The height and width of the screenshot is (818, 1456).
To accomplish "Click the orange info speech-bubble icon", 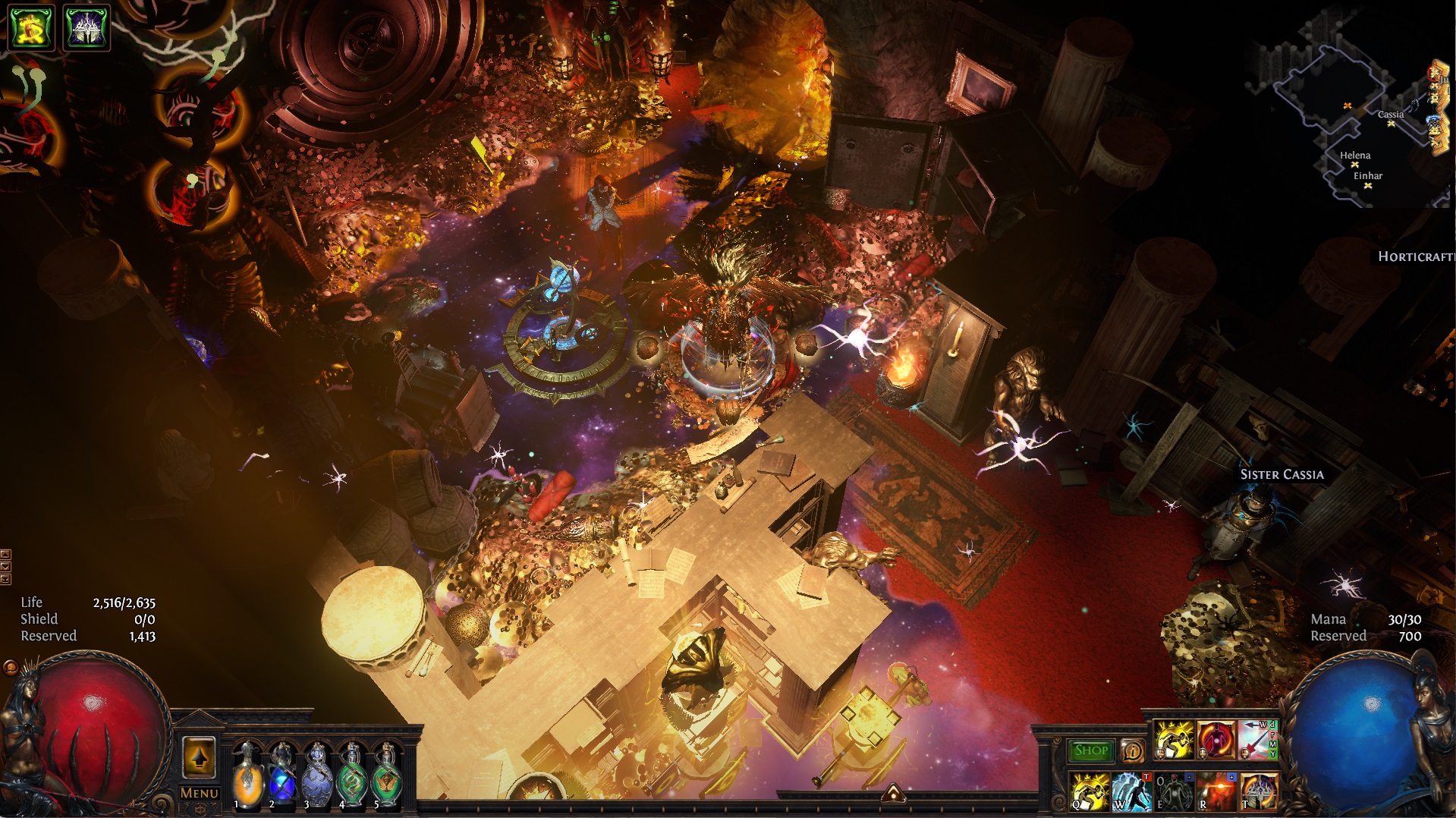I will [1133, 751].
